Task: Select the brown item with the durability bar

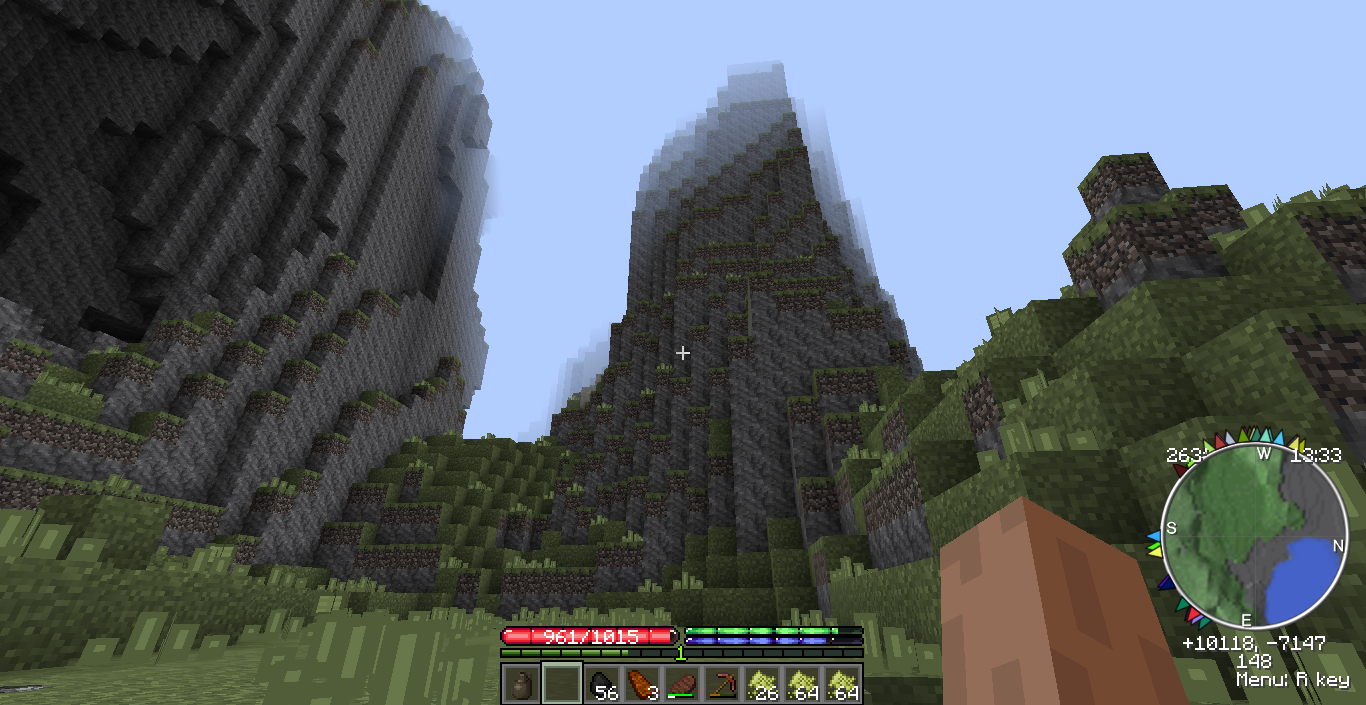Action: point(682,685)
